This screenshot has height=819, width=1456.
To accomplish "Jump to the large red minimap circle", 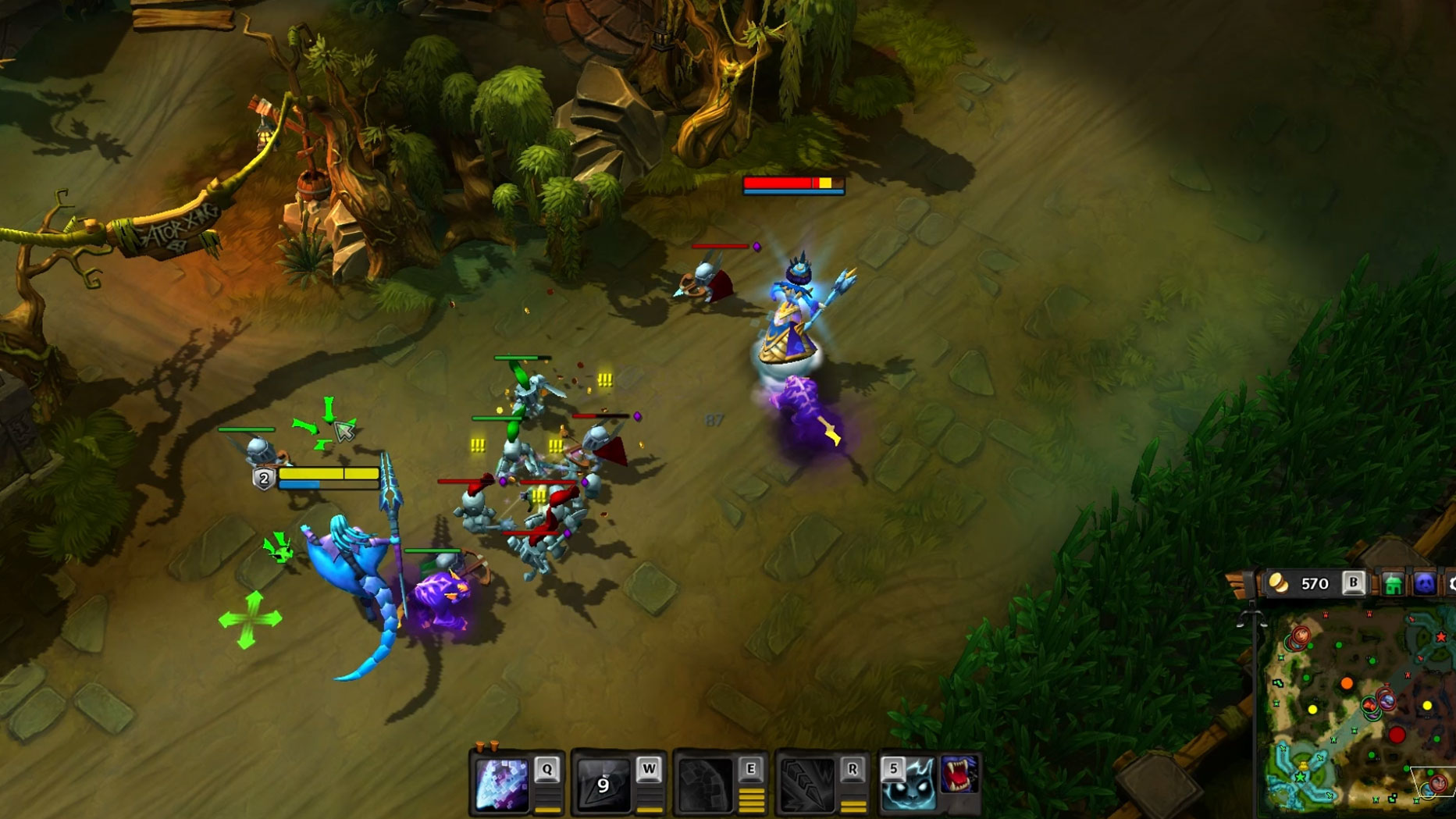I will (x=1397, y=735).
